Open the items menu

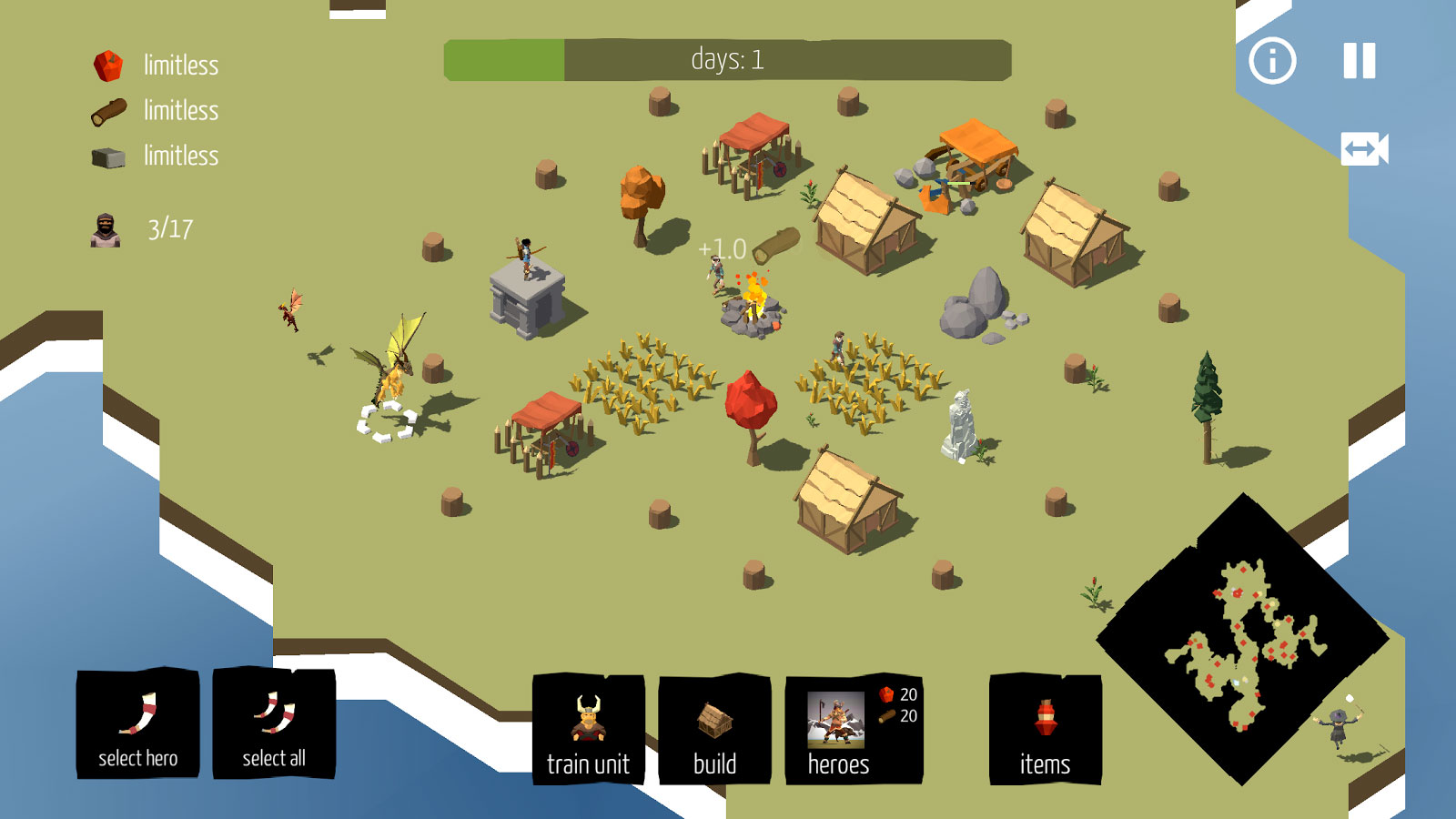click(1045, 730)
